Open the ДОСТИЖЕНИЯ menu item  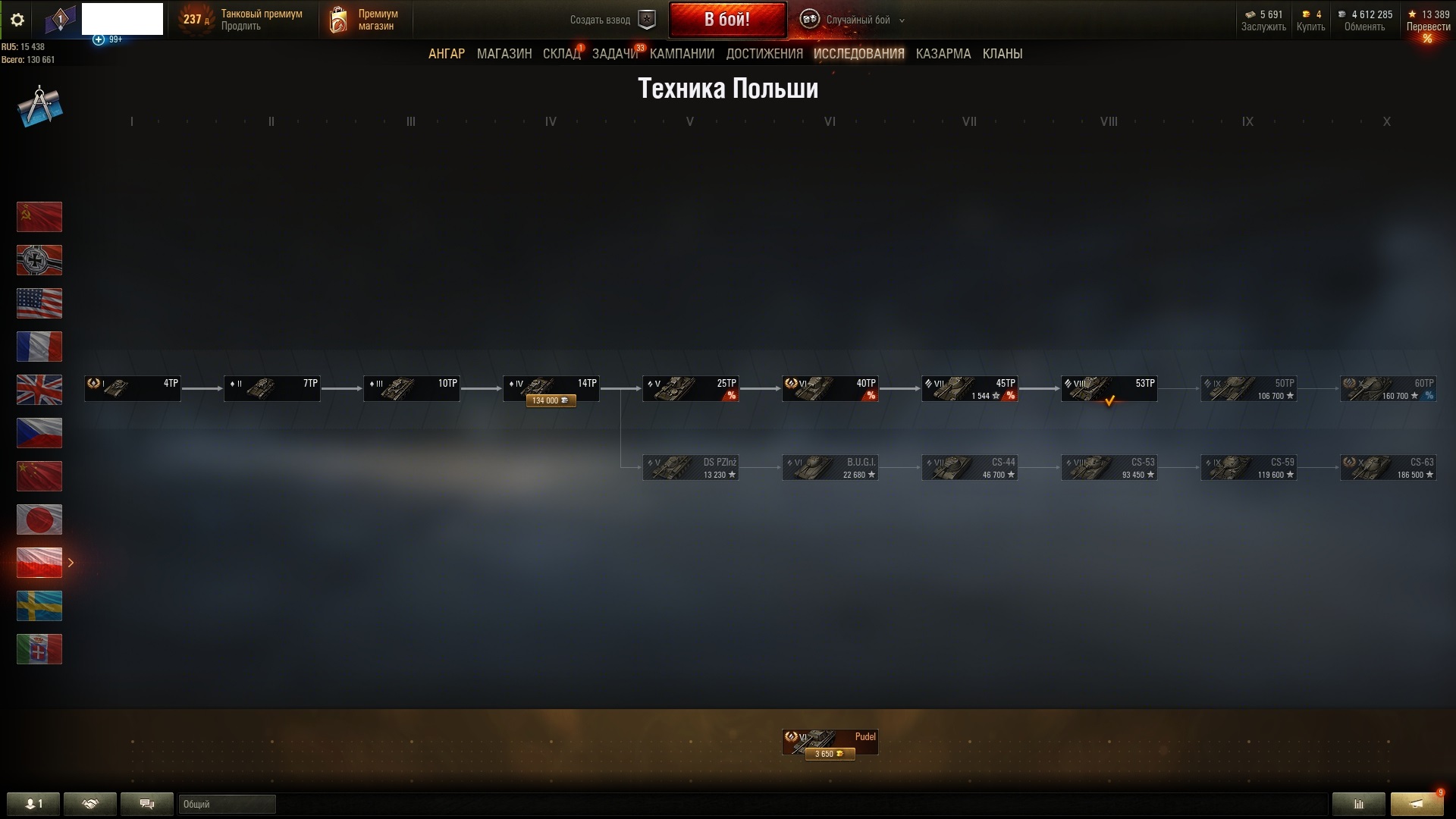pyautogui.click(x=764, y=54)
